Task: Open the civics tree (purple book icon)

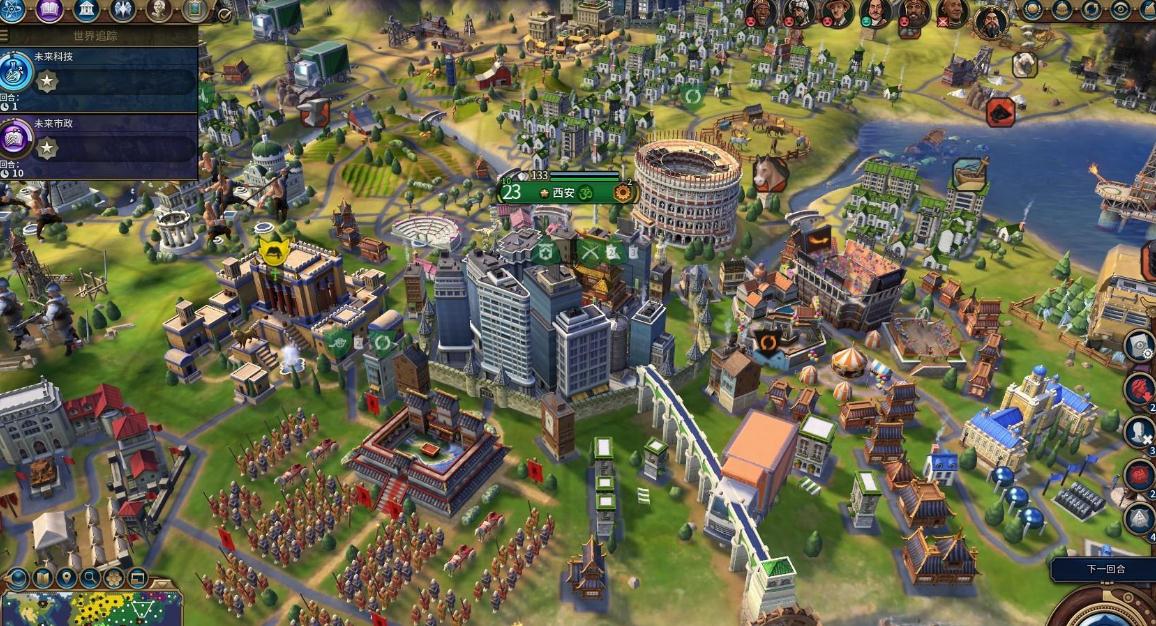Action: coord(50,10)
